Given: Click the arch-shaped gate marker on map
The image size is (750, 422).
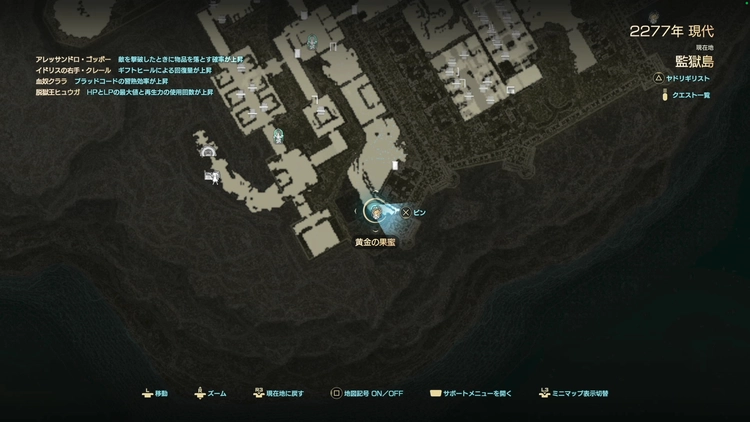Looking at the screenshot, I should [x=208, y=152].
